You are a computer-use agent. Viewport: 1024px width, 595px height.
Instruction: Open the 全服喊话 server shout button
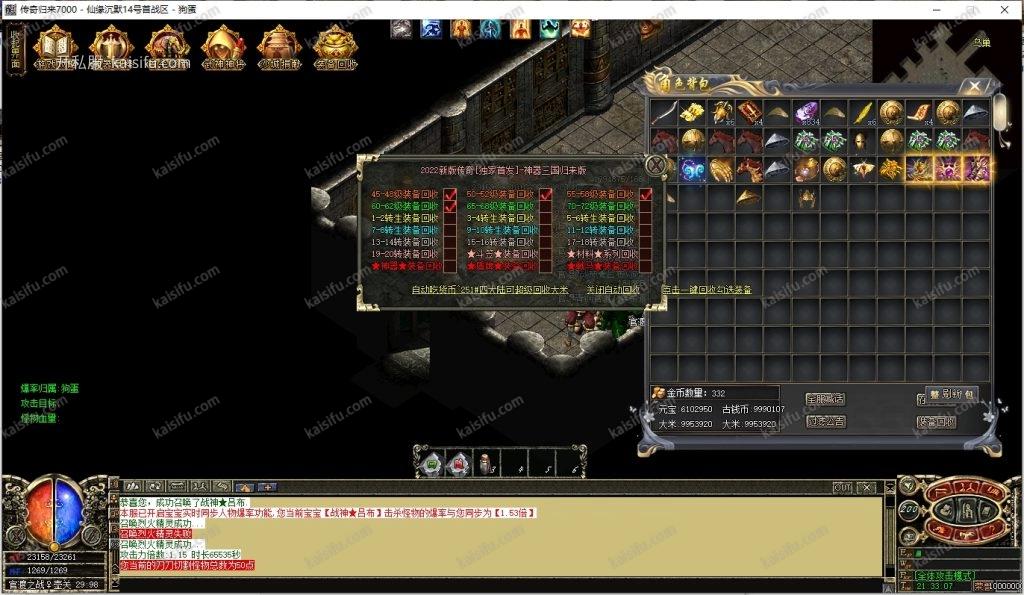pos(825,399)
